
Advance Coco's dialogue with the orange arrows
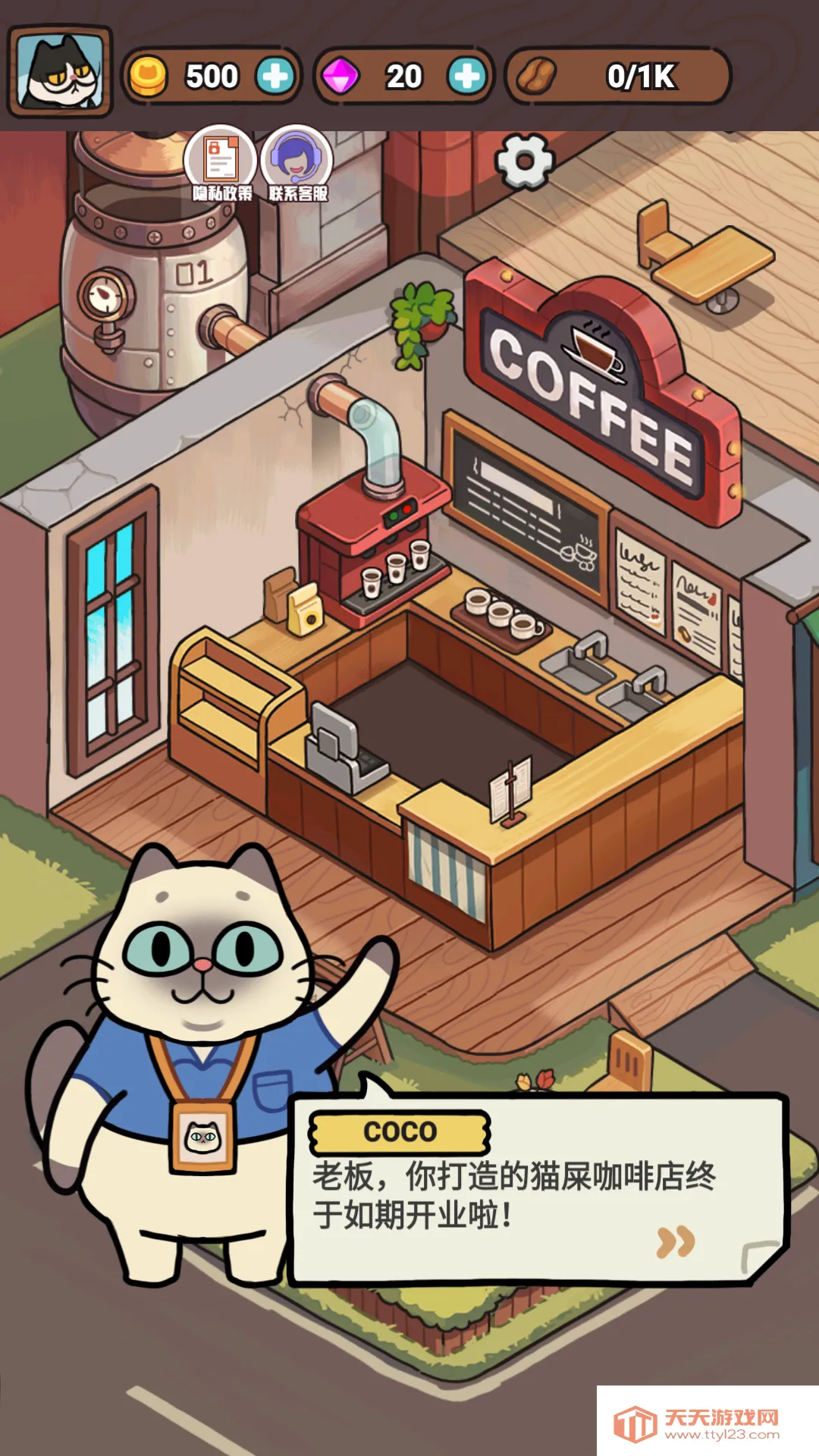(675, 1241)
